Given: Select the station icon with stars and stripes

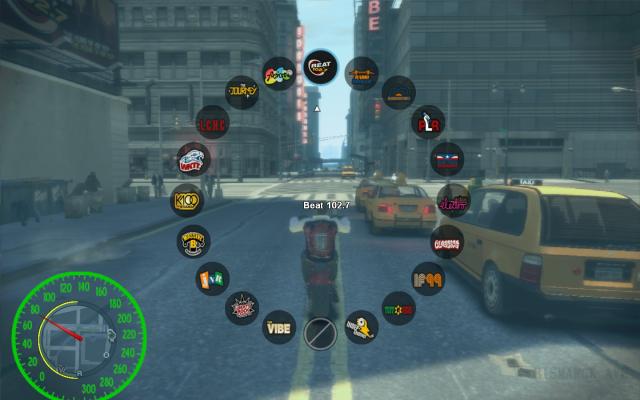Looking at the screenshot, I should pyautogui.click(x=446, y=159).
